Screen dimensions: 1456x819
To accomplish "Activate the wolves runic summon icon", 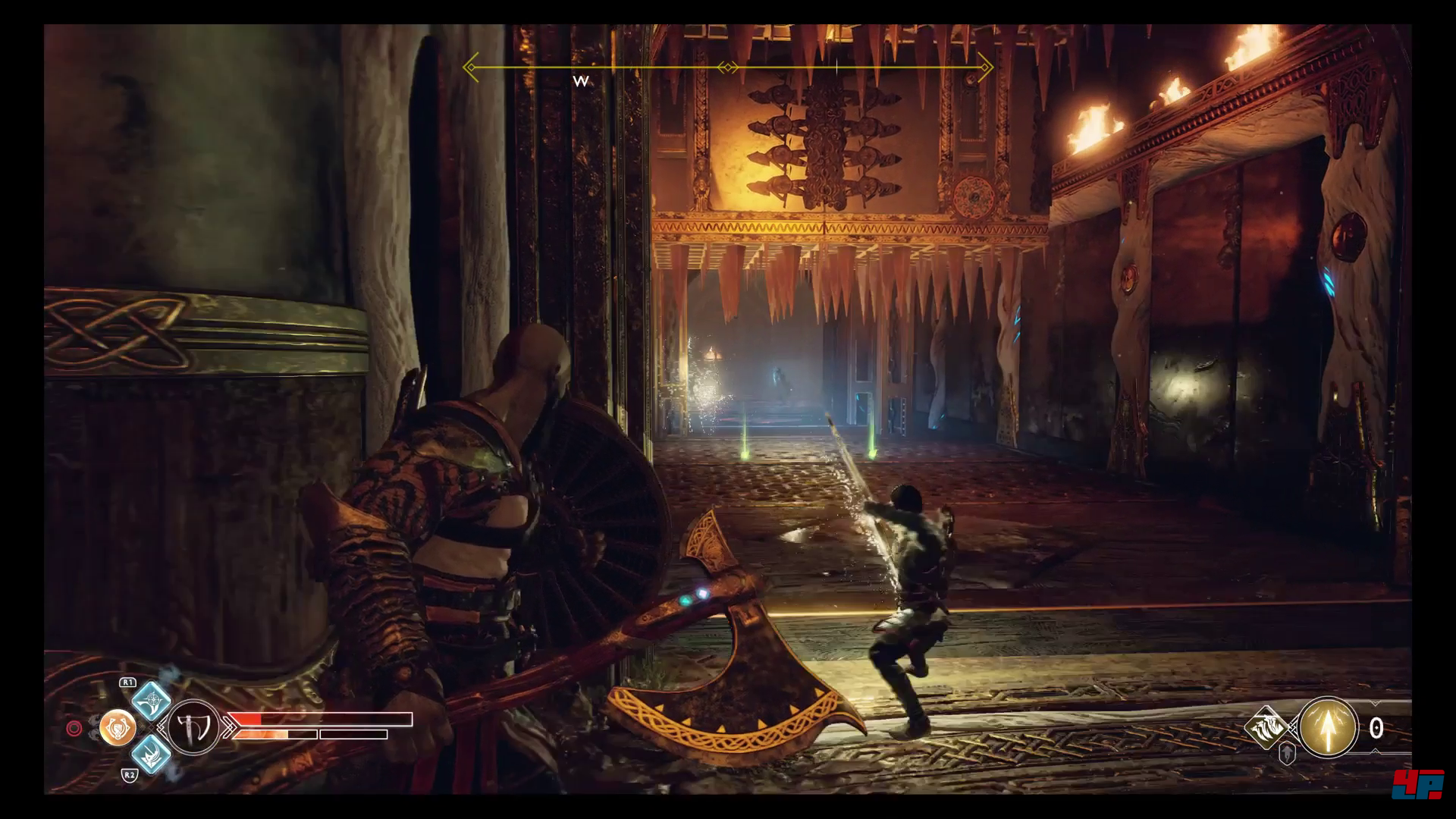I will click(x=1269, y=728).
